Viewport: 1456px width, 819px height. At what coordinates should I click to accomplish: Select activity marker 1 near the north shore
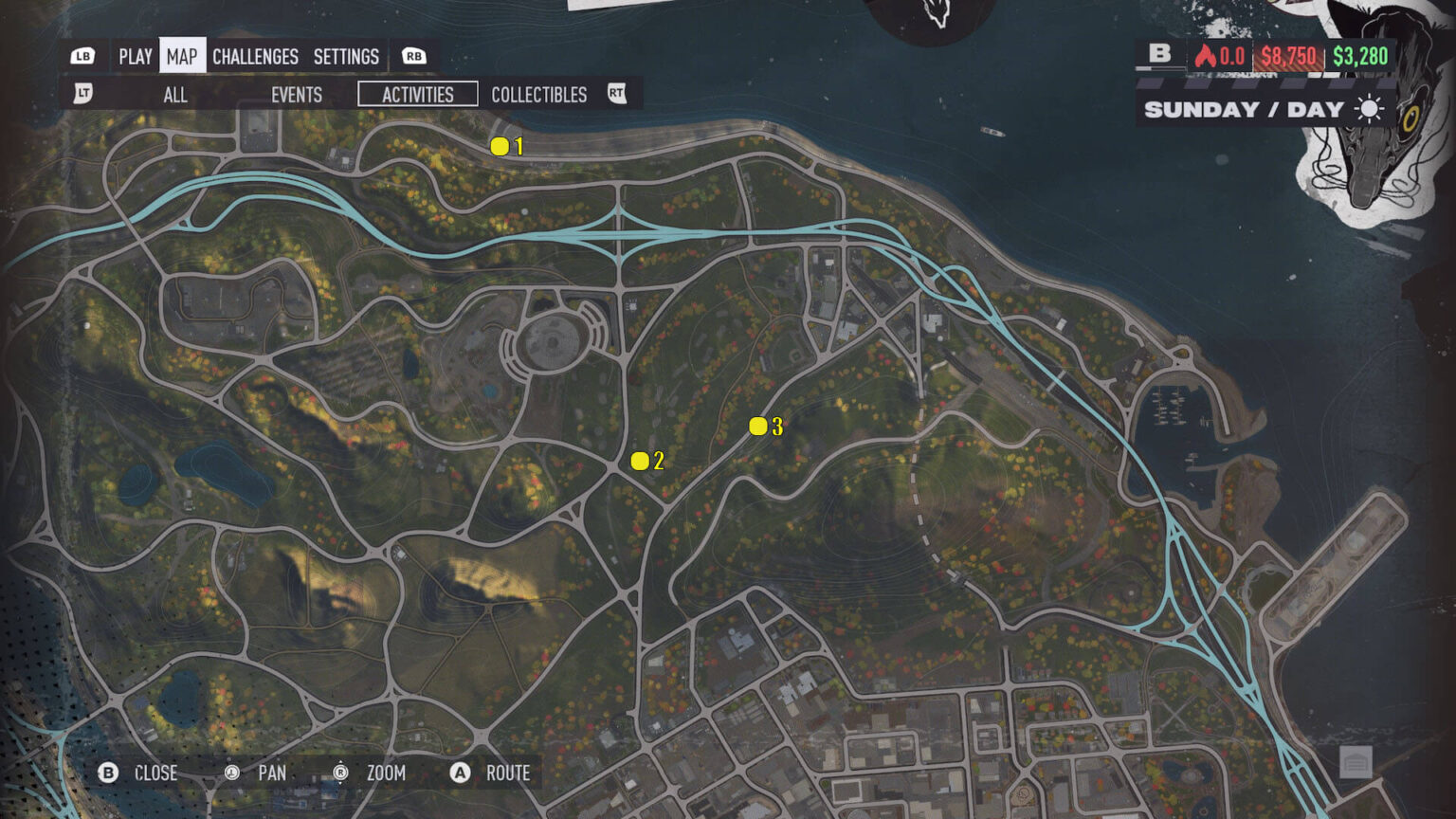(x=500, y=146)
